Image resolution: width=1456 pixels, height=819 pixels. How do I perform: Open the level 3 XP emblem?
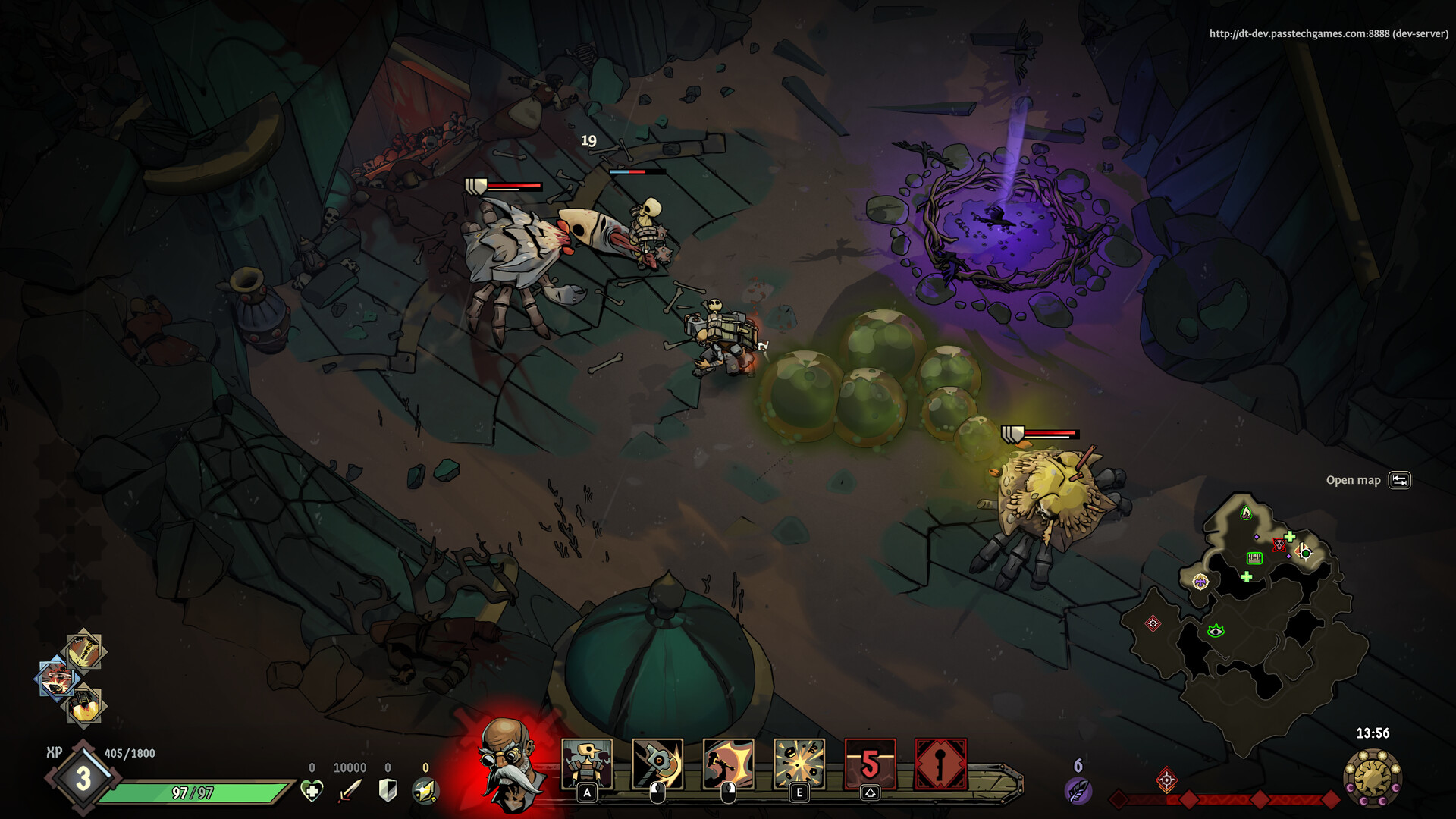click(x=83, y=777)
